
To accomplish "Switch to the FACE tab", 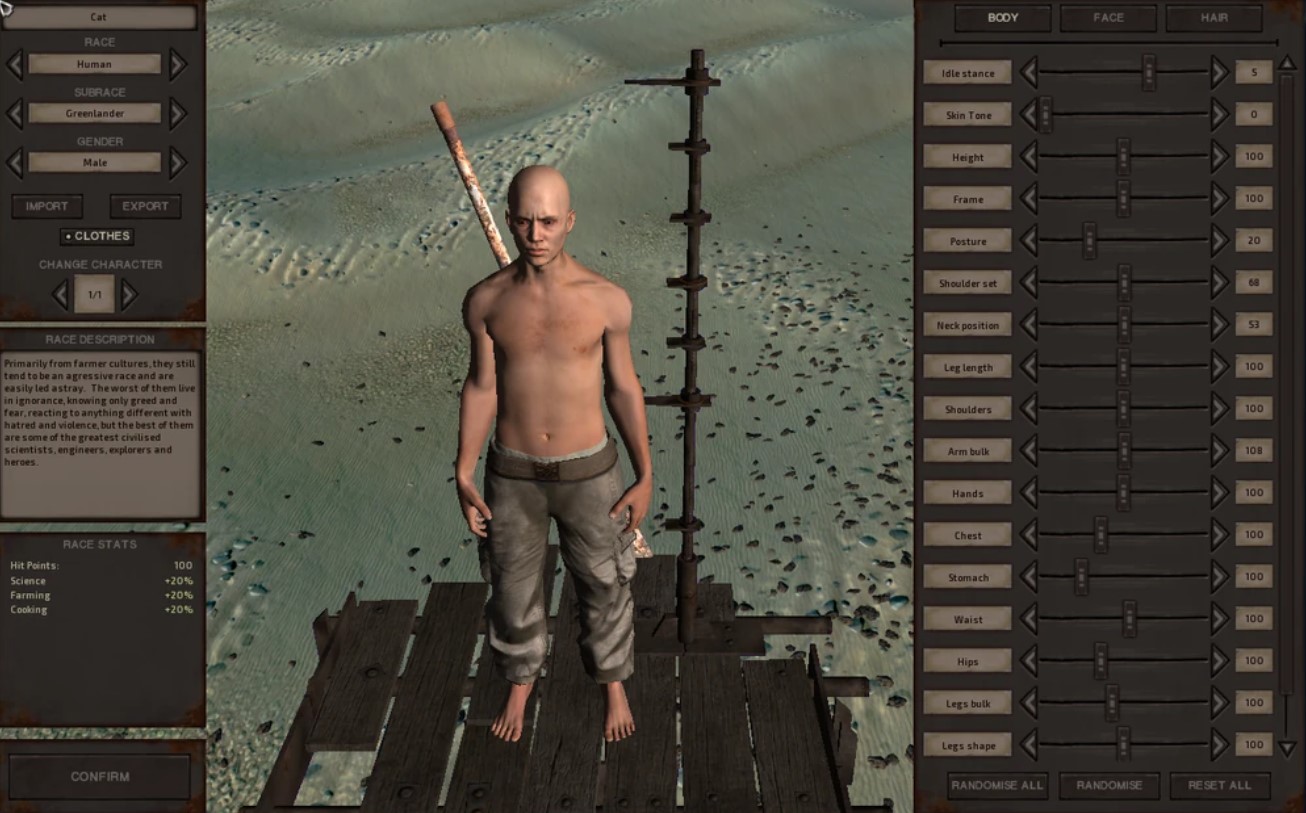I will [1107, 17].
